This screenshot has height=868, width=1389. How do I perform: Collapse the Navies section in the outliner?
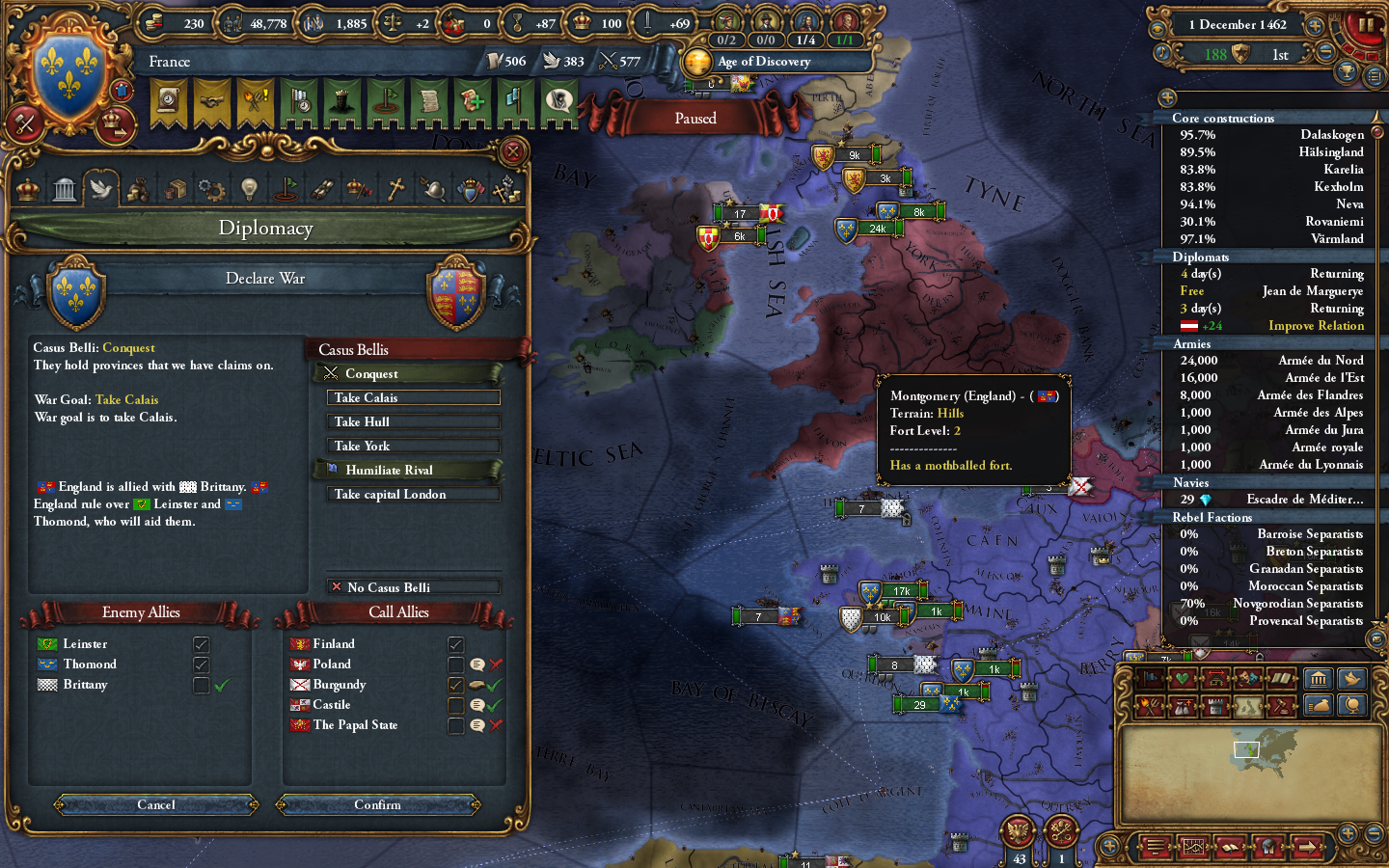point(1190,482)
